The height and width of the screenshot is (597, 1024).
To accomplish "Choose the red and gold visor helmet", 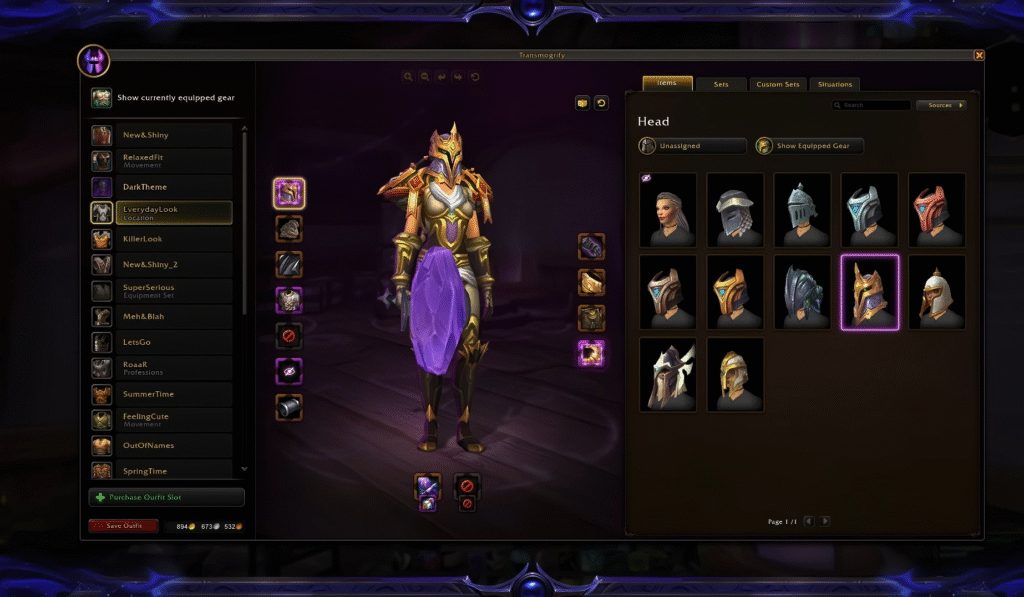I will [x=936, y=209].
